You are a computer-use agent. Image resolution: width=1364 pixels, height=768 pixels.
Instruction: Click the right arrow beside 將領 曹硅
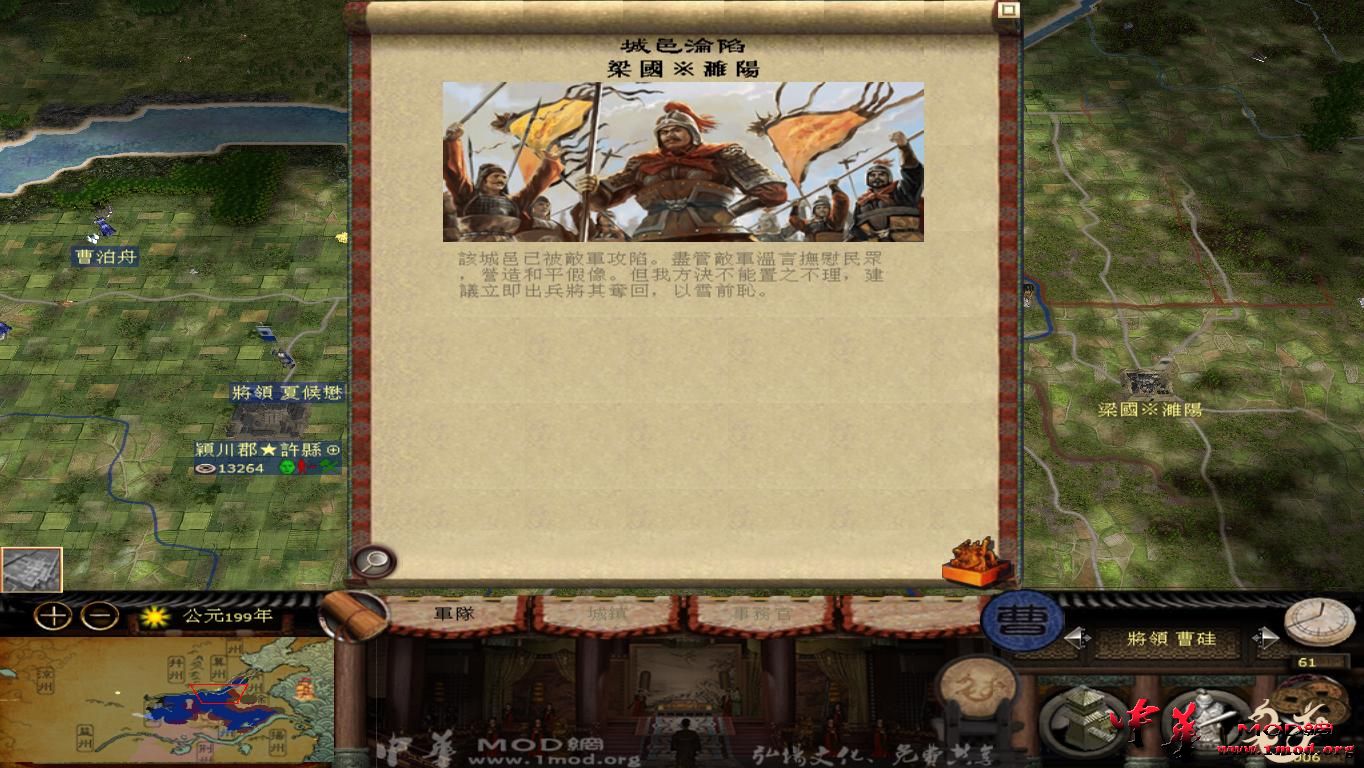click(1266, 637)
